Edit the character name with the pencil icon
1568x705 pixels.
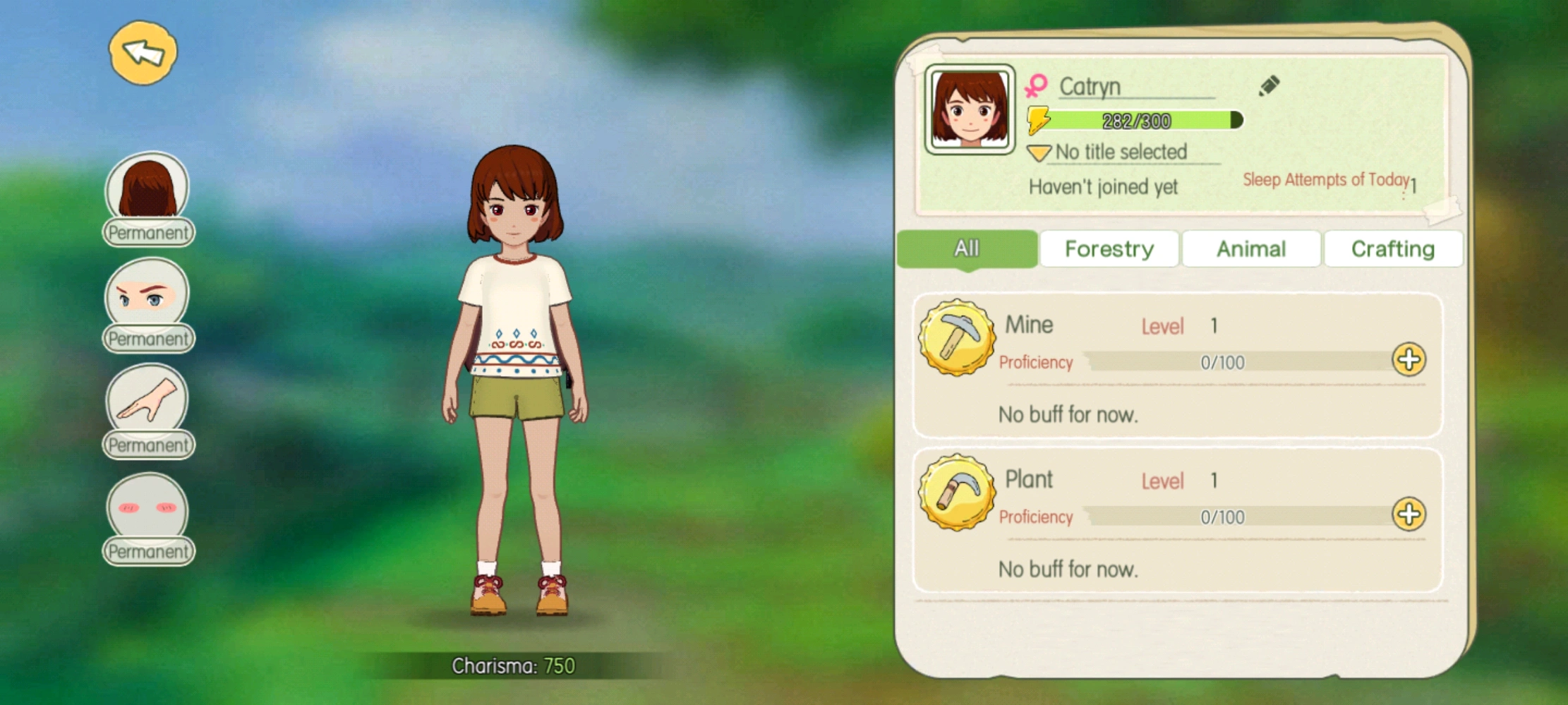pos(1269,86)
